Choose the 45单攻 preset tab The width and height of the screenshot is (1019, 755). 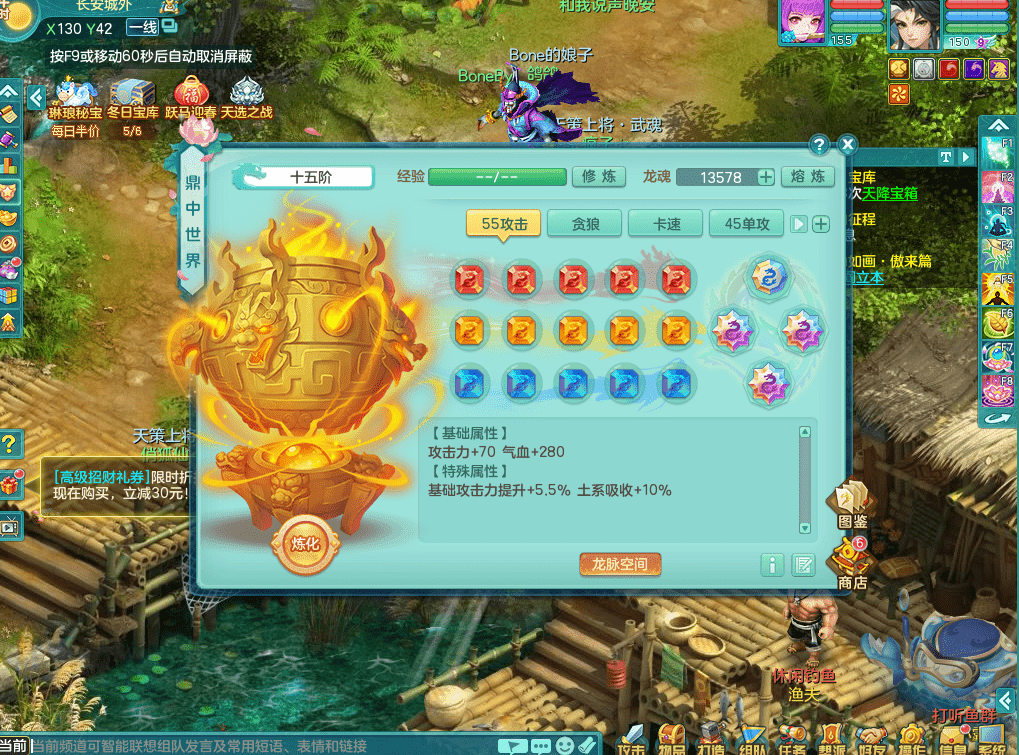point(747,224)
